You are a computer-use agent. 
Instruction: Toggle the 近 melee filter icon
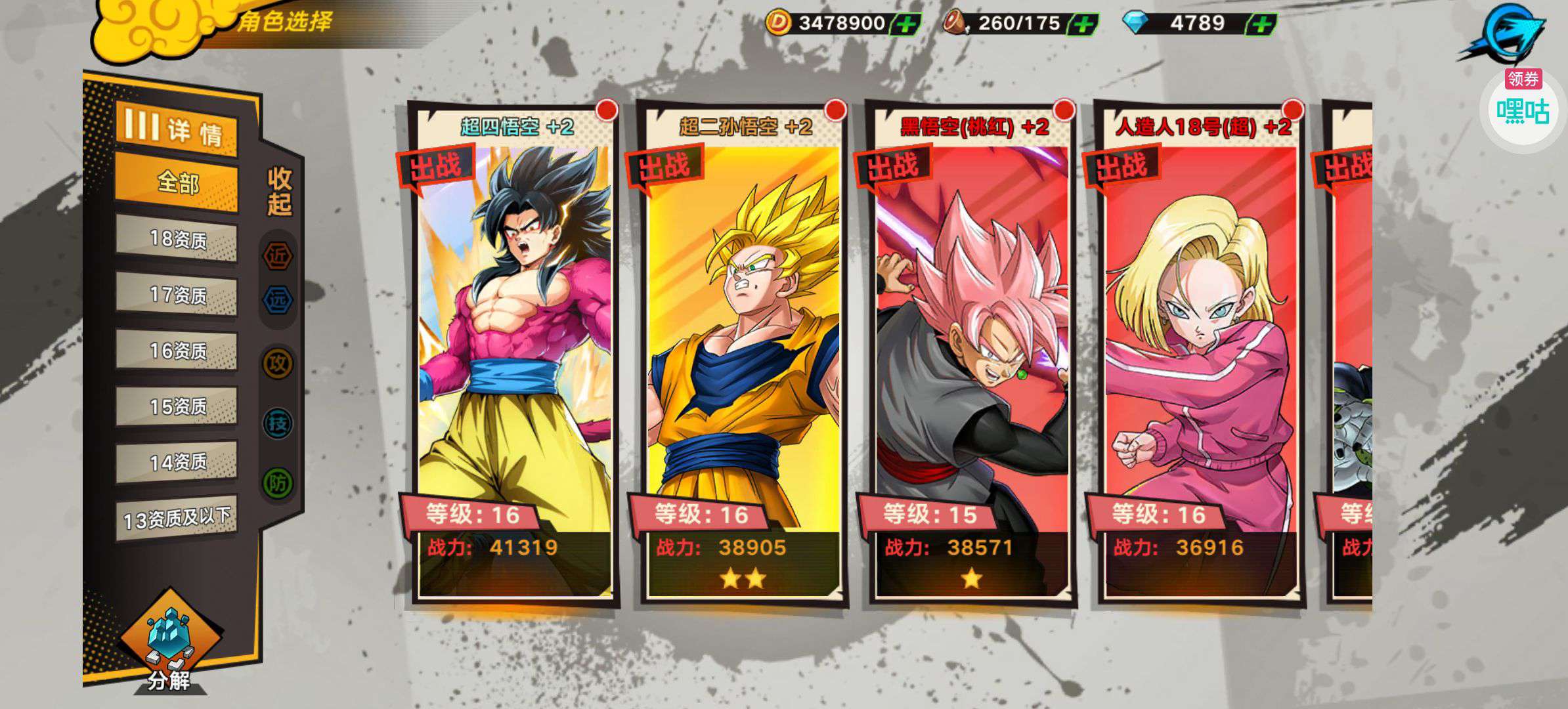click(278, 256)
